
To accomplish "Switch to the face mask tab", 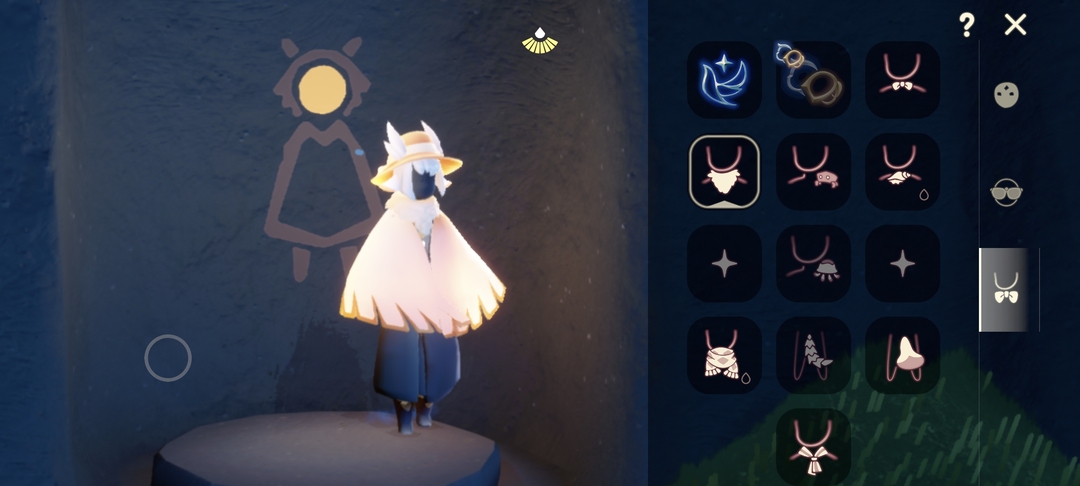I will (1006, 95).
